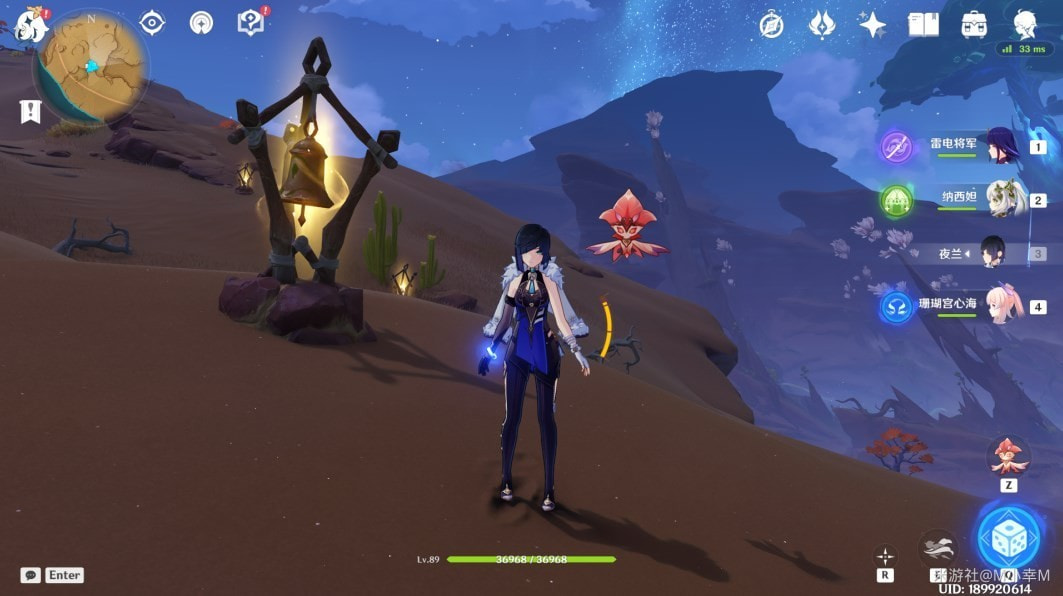Open the chat speech bubble icon
The width and height of the screenshot is (1063, 596).
pyautogui.click(x=31, y=575)
